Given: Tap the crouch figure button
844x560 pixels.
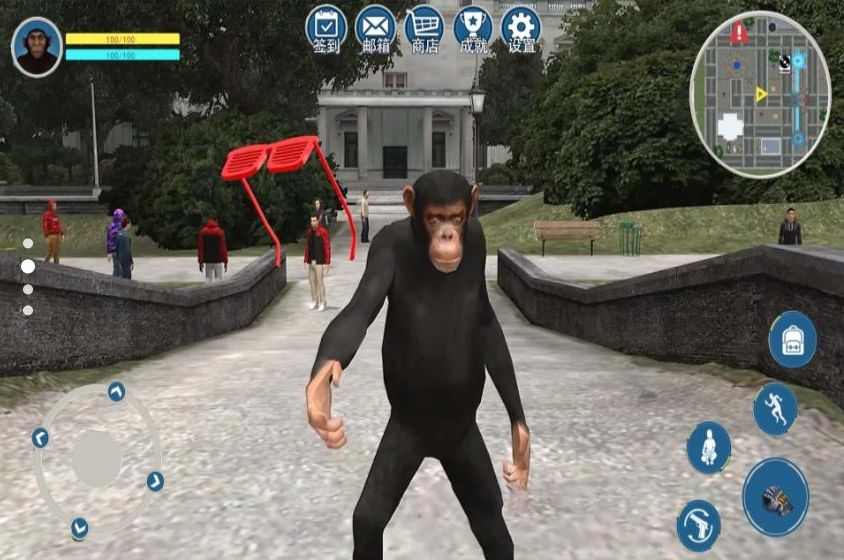Looking at the screenshot, I should pos(708,447).
